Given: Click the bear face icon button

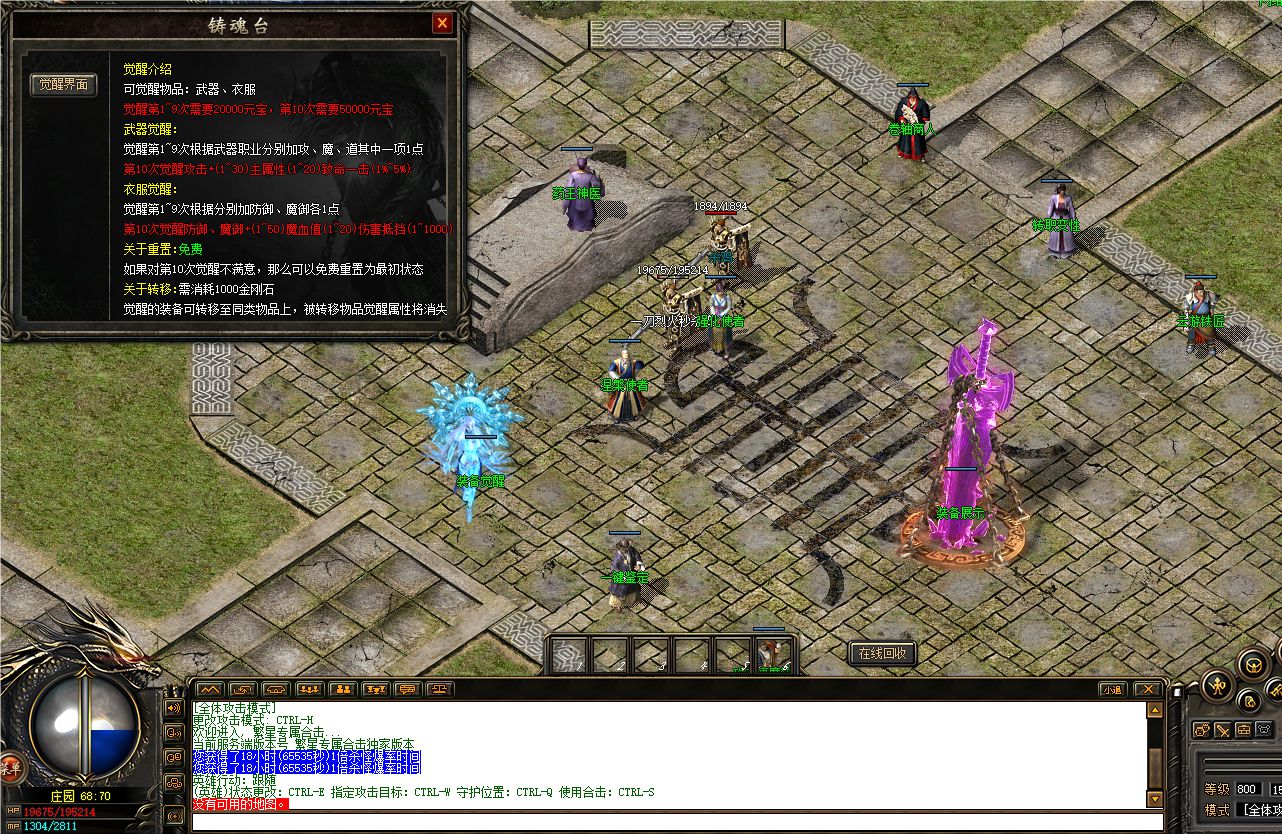Looking at the screenshot, I should (x=1265, y=729).
